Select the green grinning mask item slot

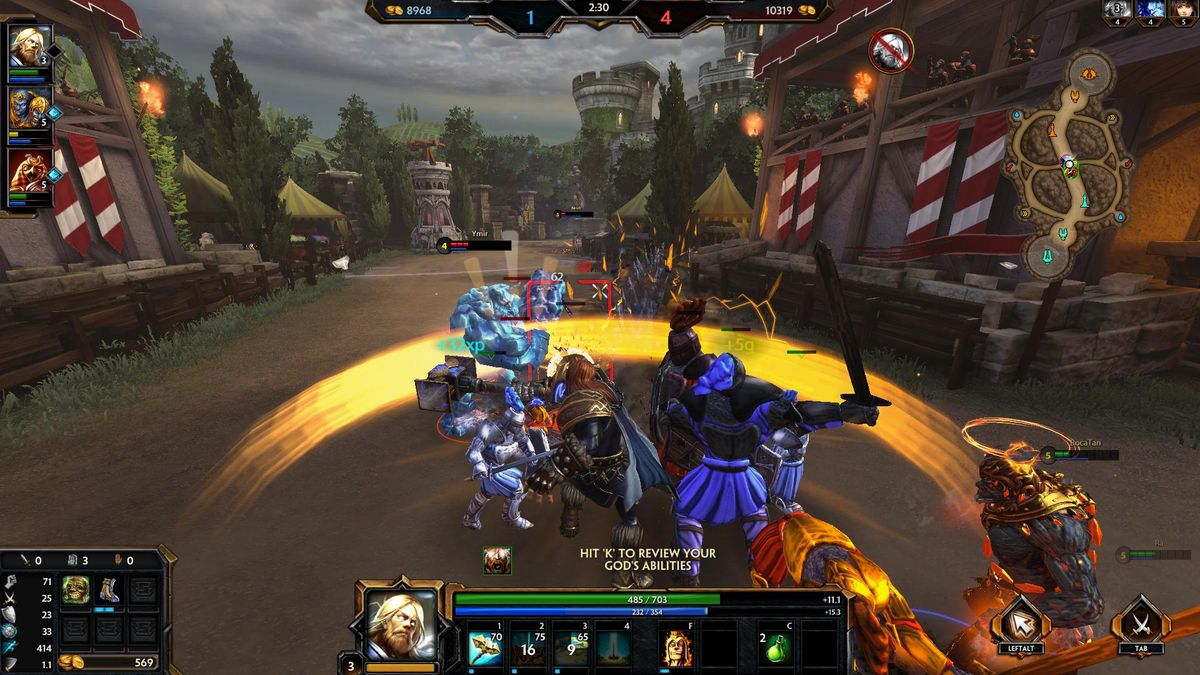(76, 590)
